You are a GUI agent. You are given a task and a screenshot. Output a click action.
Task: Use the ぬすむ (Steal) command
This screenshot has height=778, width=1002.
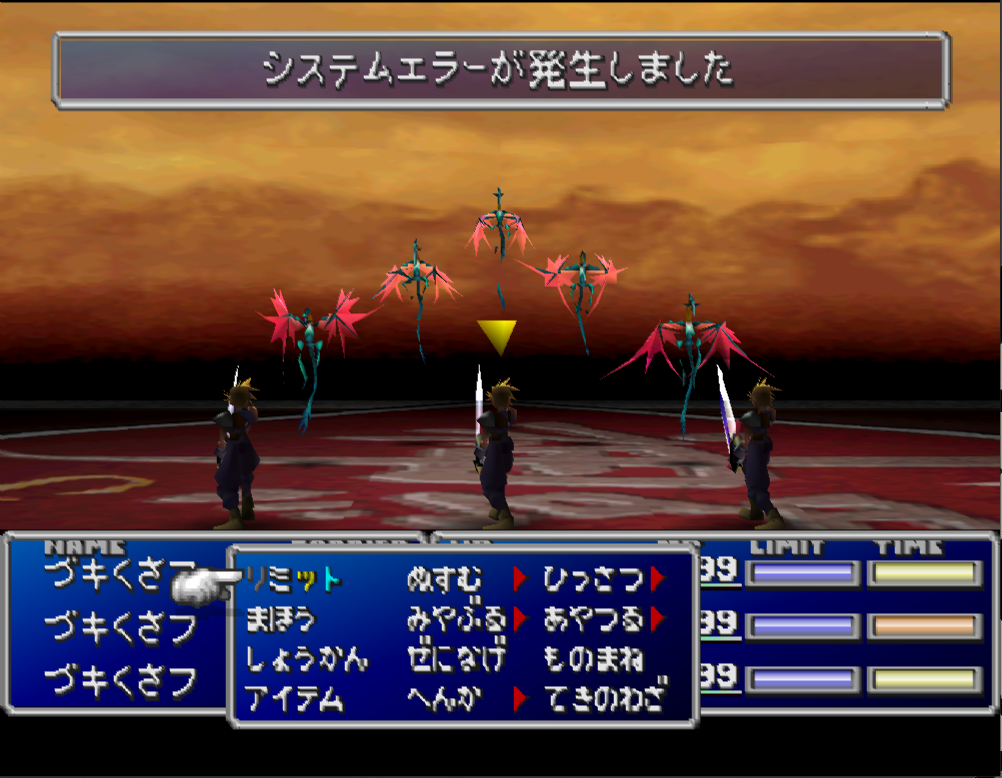point(444,579)
